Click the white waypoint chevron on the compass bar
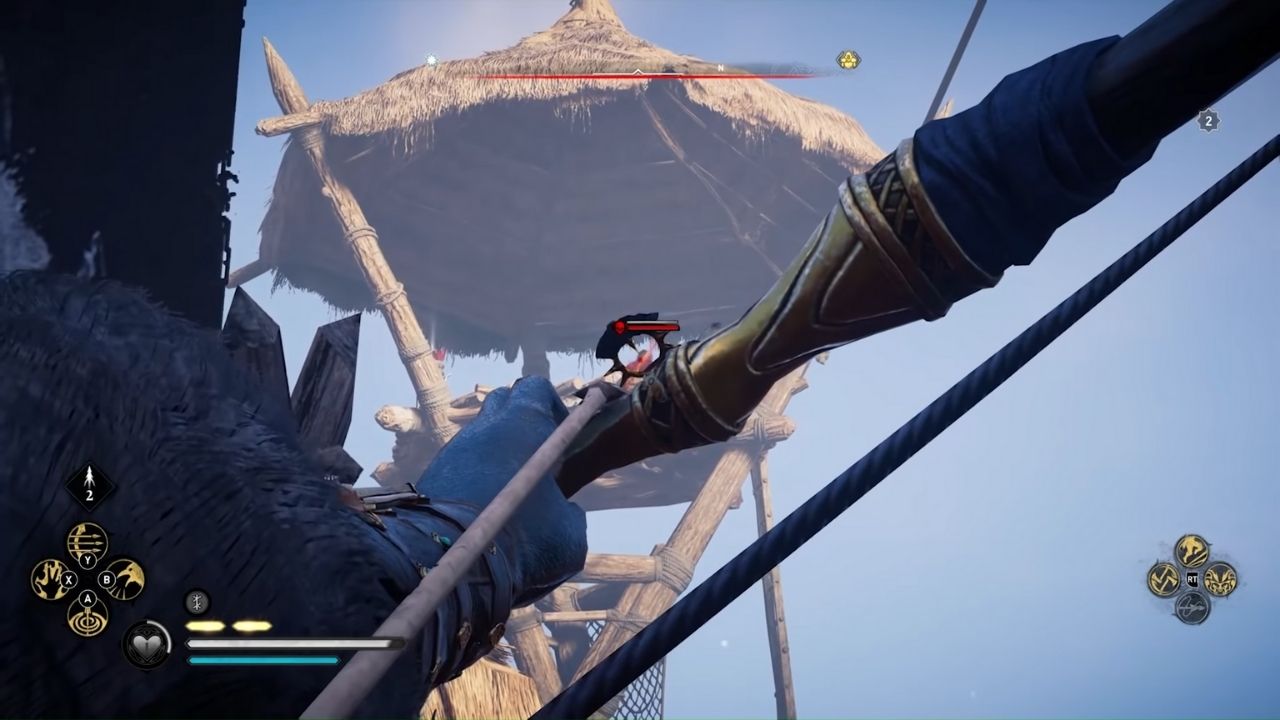The image size is (1280, 720). point(636,70)
